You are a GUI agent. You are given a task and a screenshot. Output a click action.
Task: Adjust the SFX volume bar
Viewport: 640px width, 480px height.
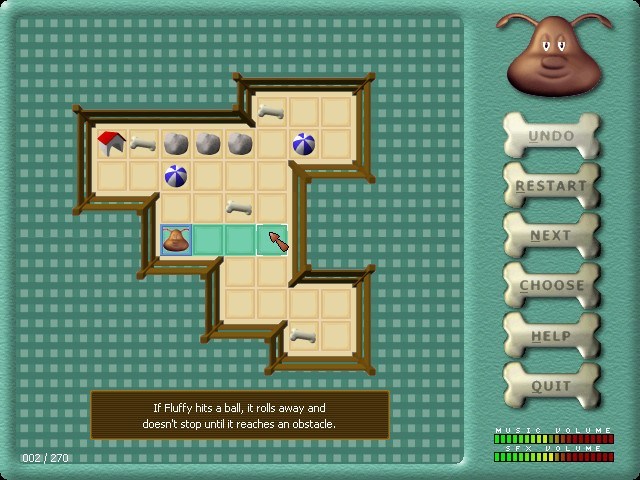[553, 457]
